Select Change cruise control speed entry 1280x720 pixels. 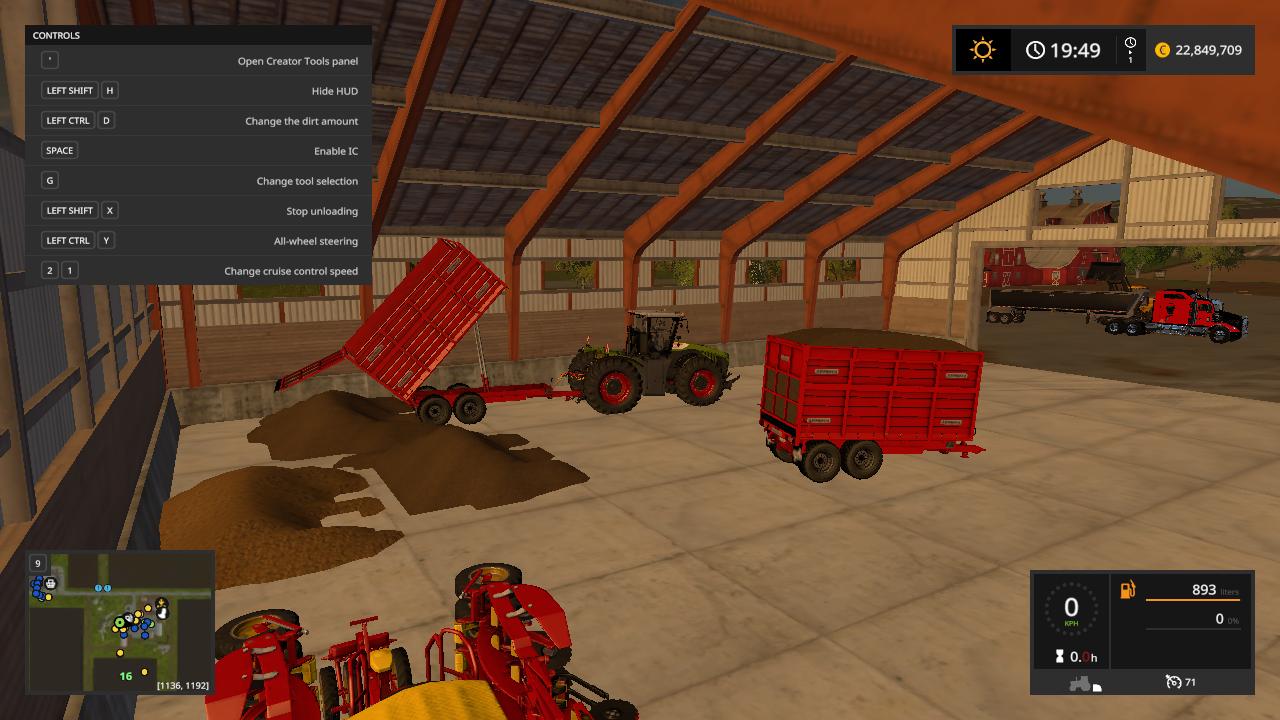(196, 270)
